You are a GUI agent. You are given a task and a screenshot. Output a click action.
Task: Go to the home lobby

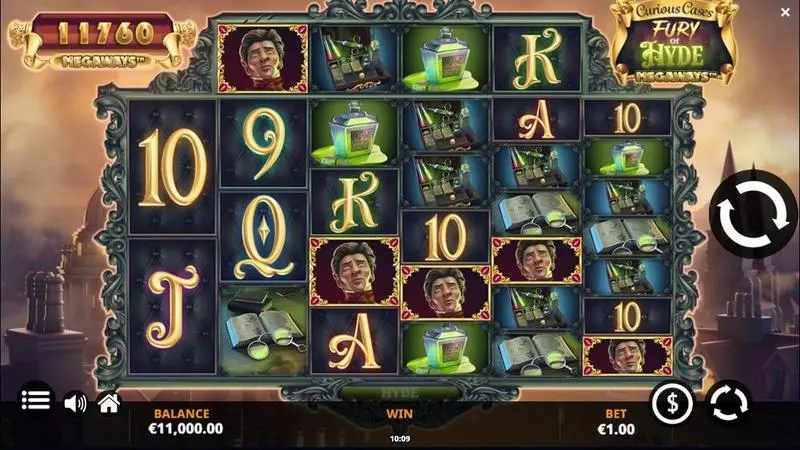(x=108, y=402)
